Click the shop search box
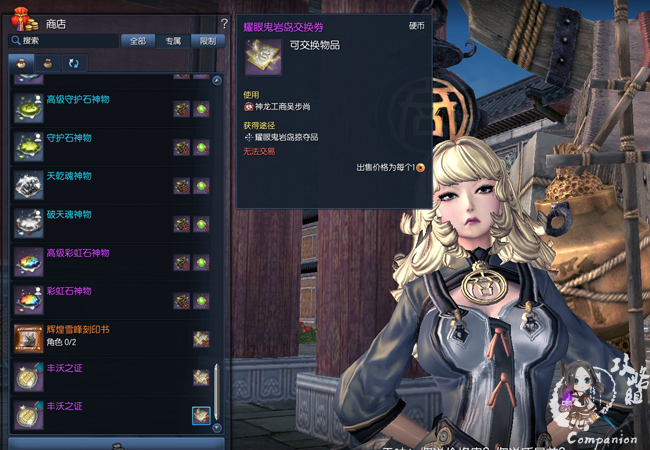Screen dimensions: 650x450 click(65, 41)
